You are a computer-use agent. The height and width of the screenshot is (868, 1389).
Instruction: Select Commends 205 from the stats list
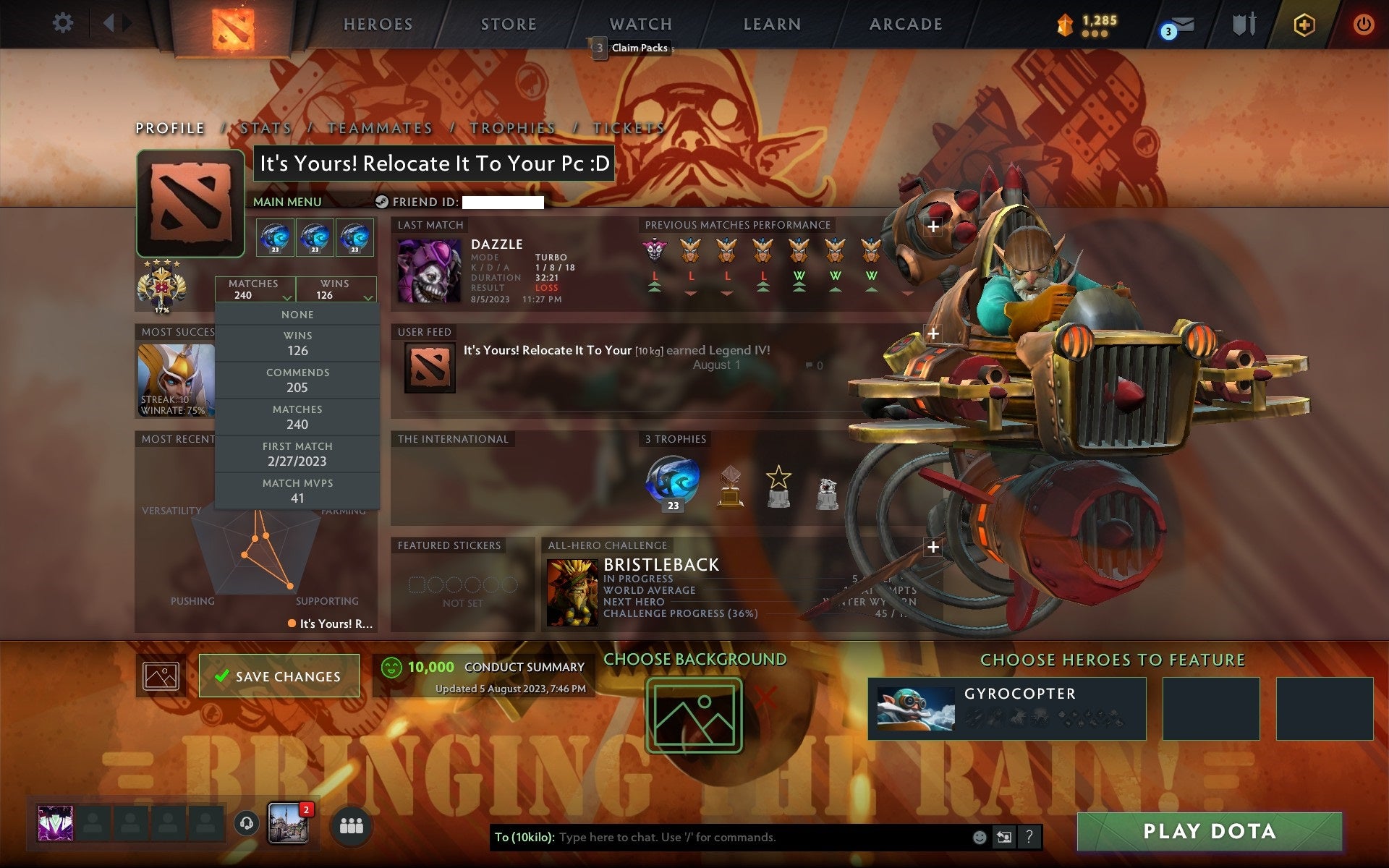tap(297, 380)
